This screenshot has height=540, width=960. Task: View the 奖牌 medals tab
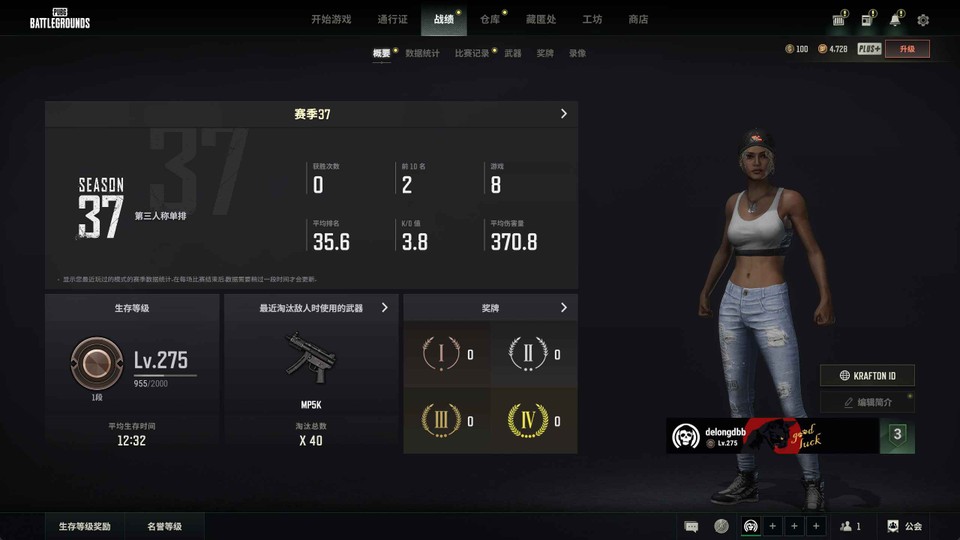pyautogui.click(x=545, y=53)
